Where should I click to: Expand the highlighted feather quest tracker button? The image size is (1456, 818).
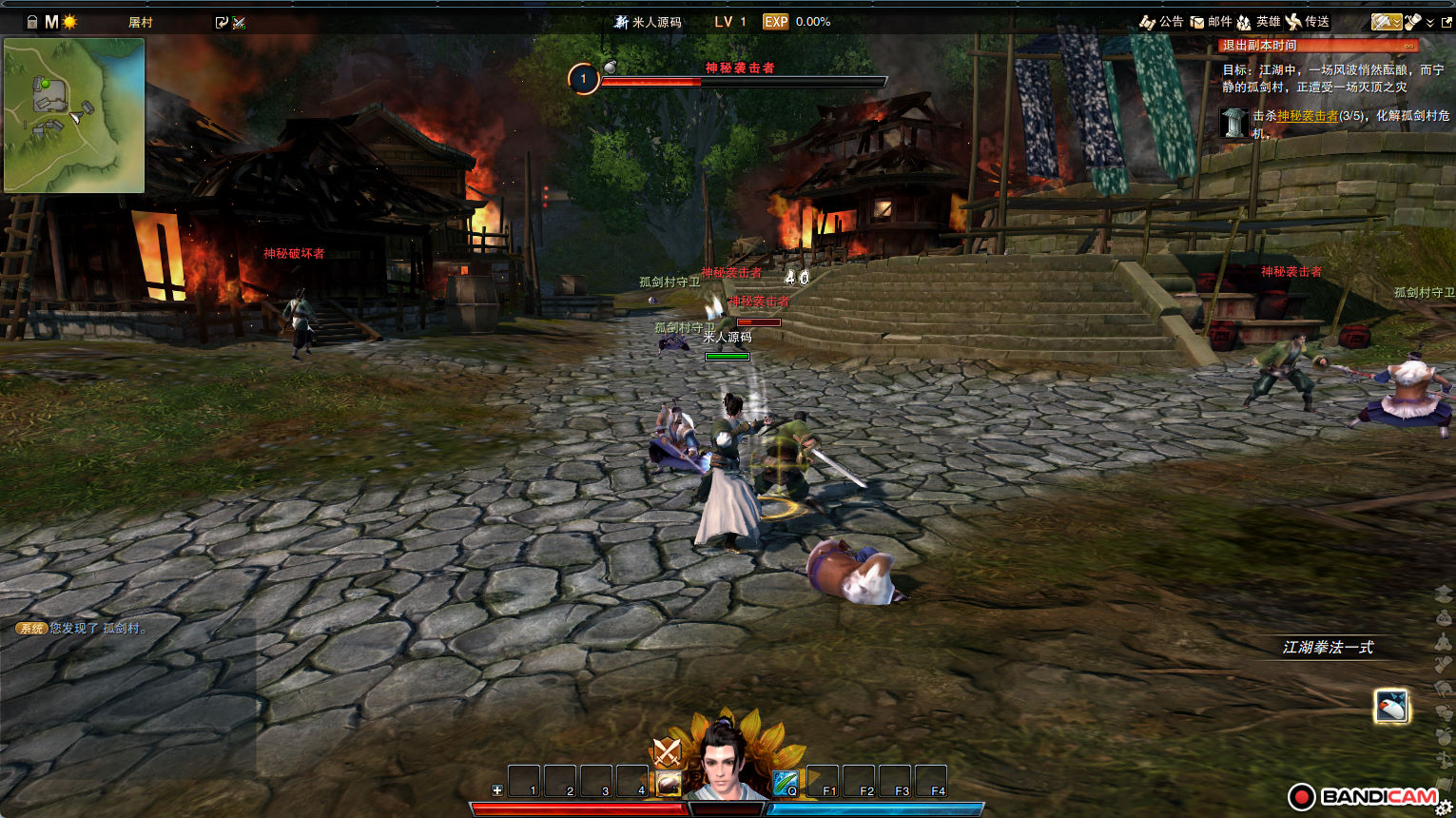click(1386, 22)
